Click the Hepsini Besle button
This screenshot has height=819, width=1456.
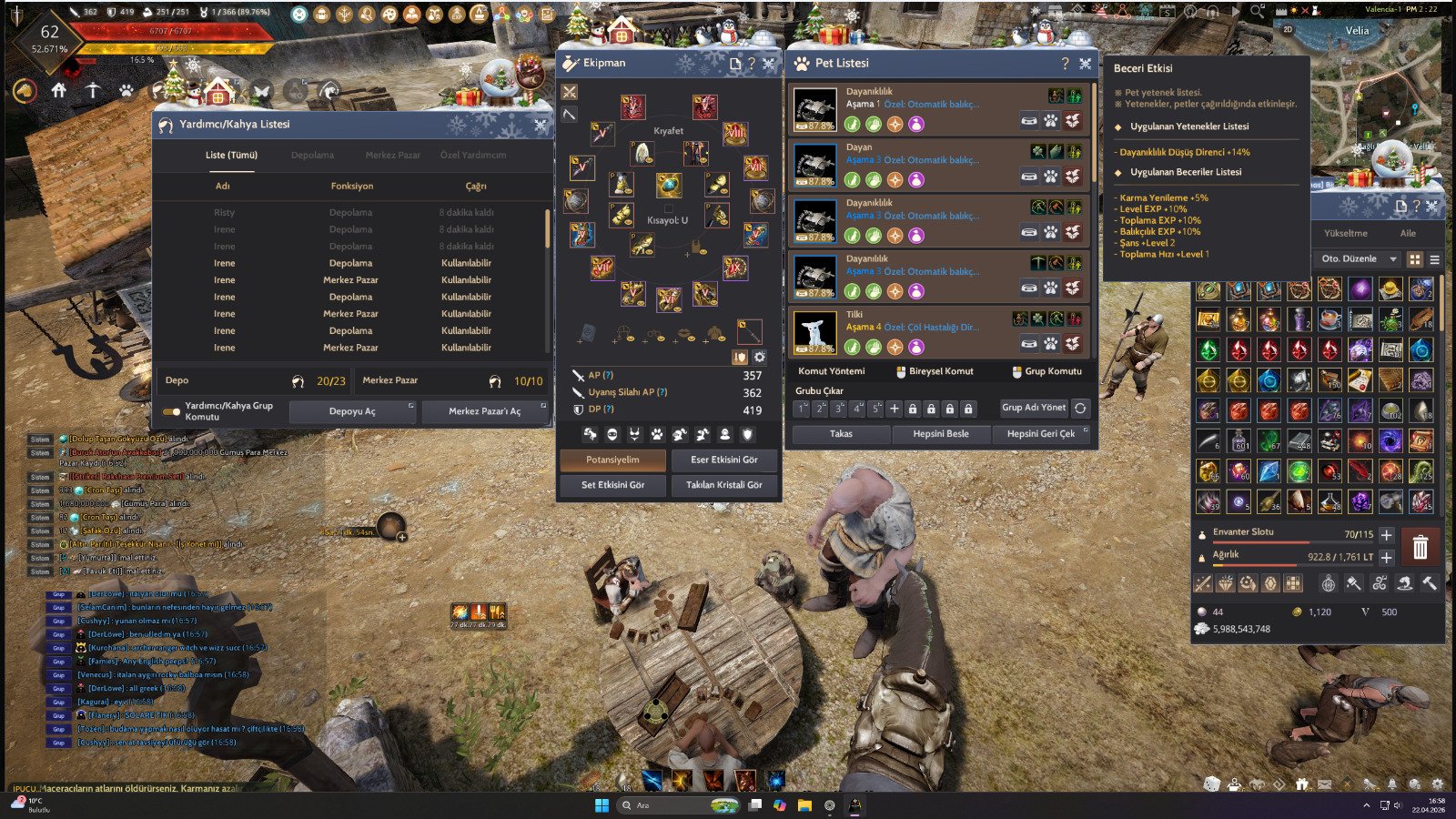tap(941, 434)
